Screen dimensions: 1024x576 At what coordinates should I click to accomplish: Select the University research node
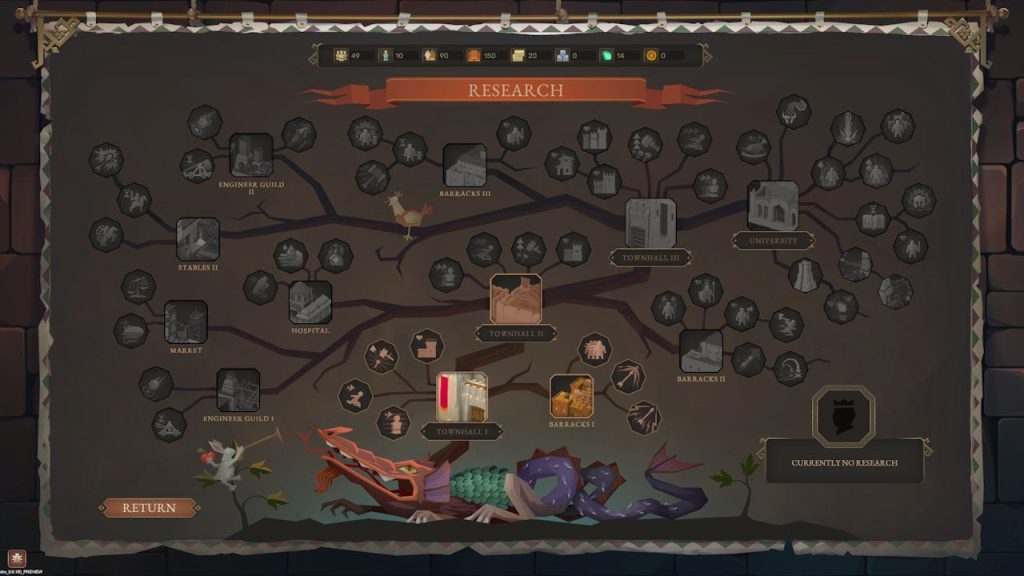[x=772, y=206]
